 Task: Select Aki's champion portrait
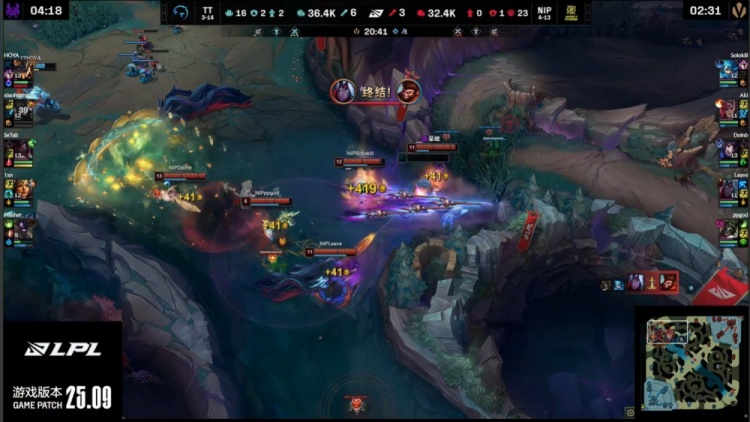(x=727, y=111)
